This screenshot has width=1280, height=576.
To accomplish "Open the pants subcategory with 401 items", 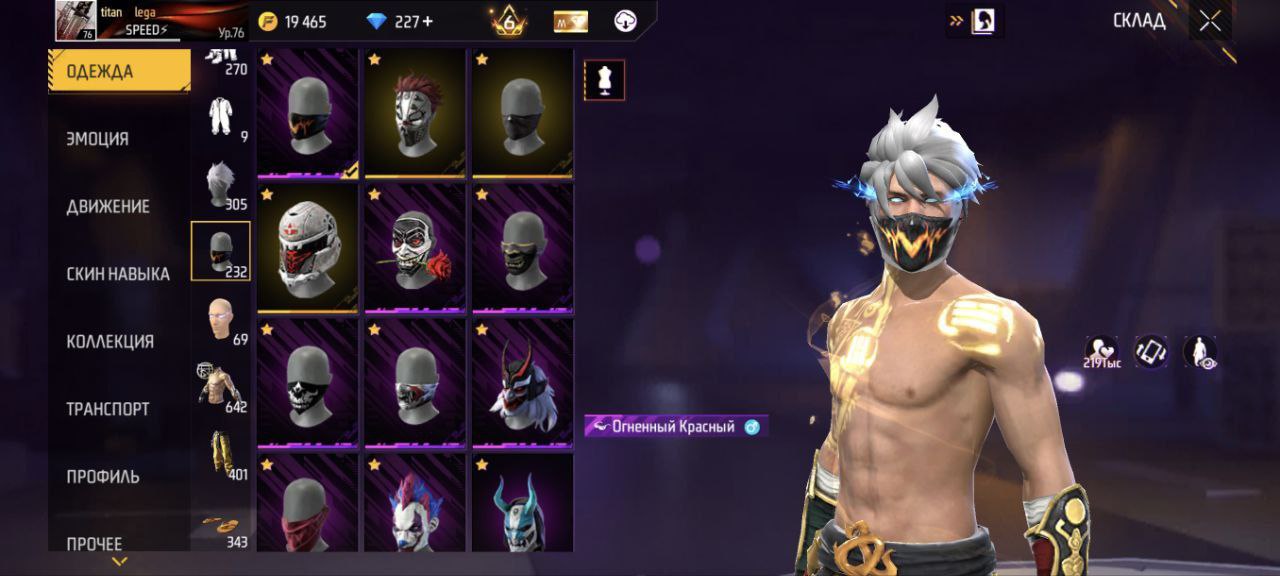I will pos(221,455).
